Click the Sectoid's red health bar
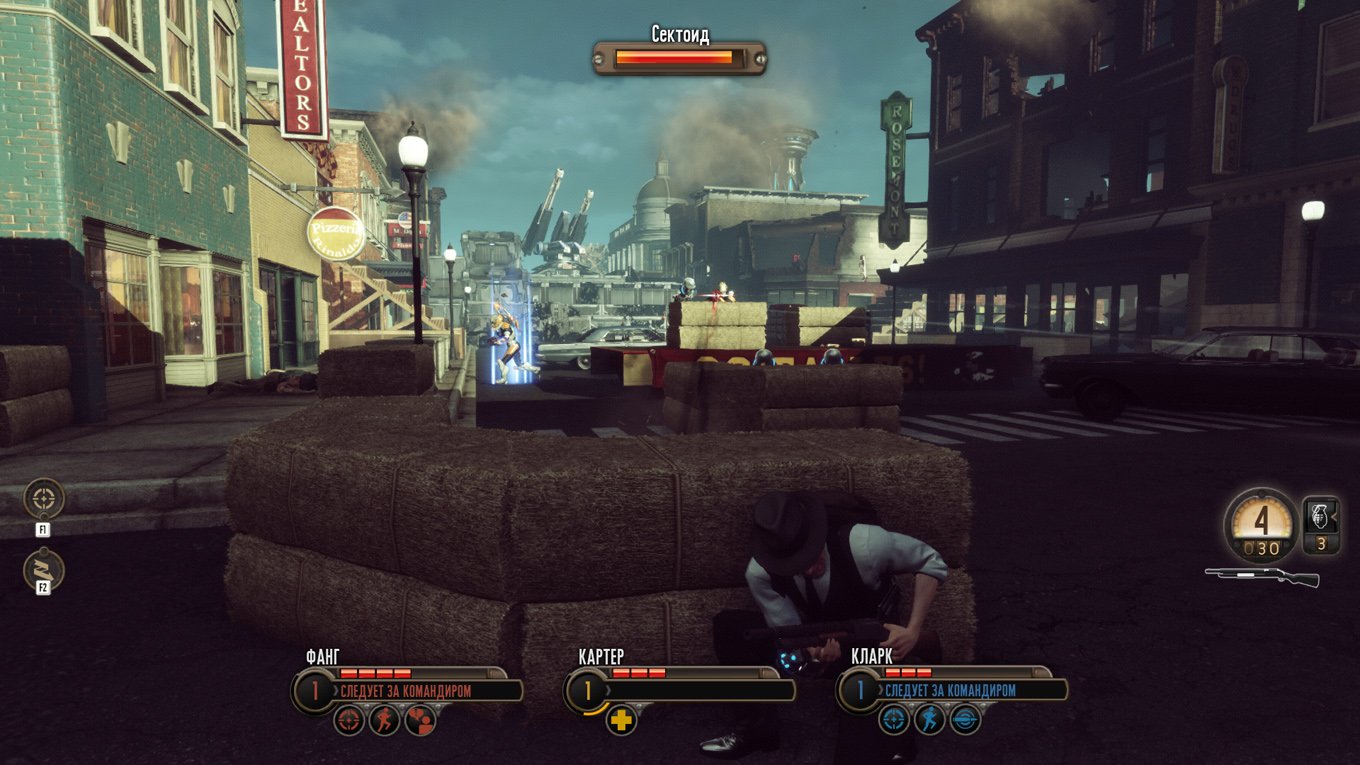 click(672, 57)
